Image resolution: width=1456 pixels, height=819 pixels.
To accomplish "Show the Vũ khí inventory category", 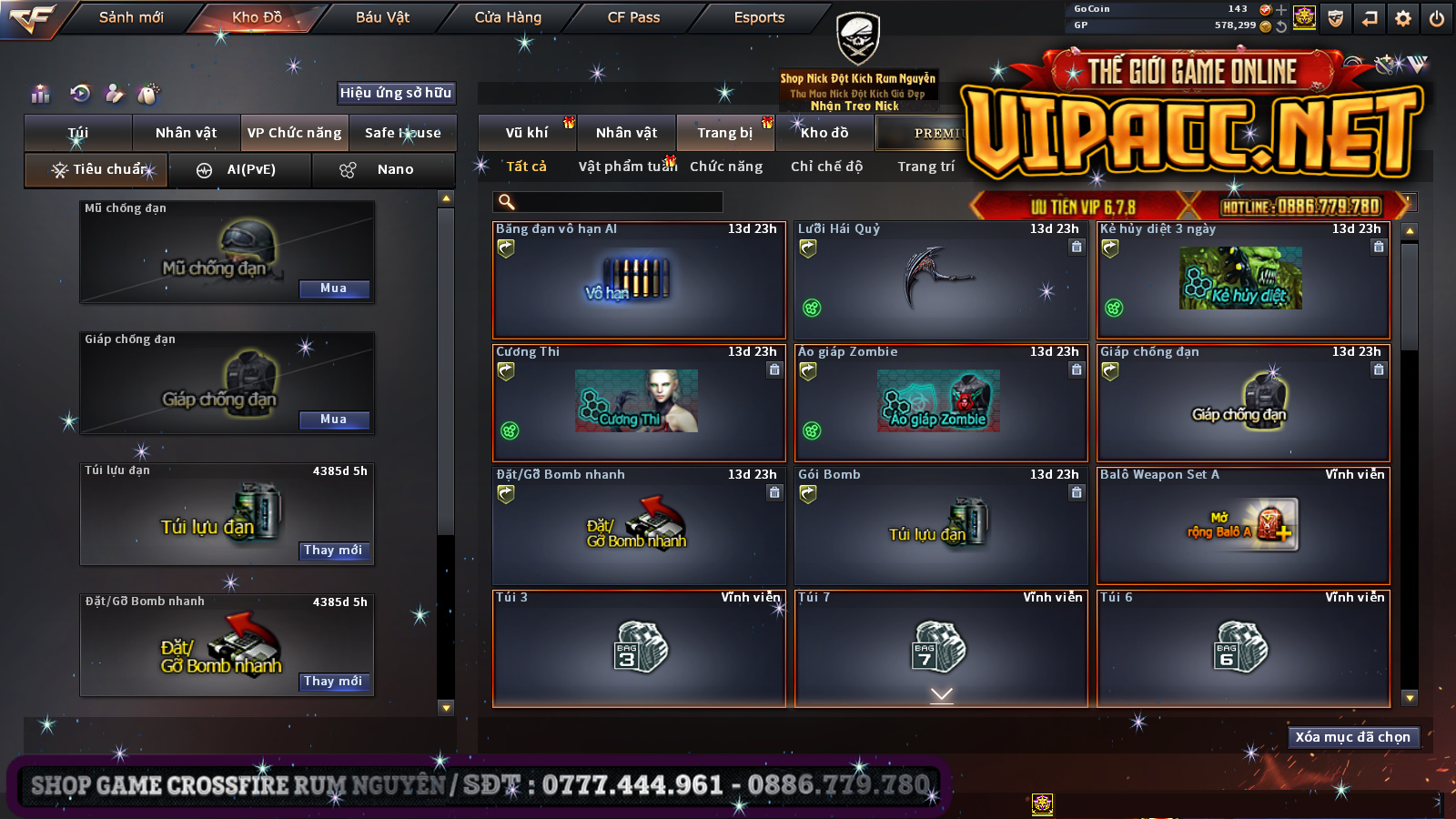I will (527, 133).
